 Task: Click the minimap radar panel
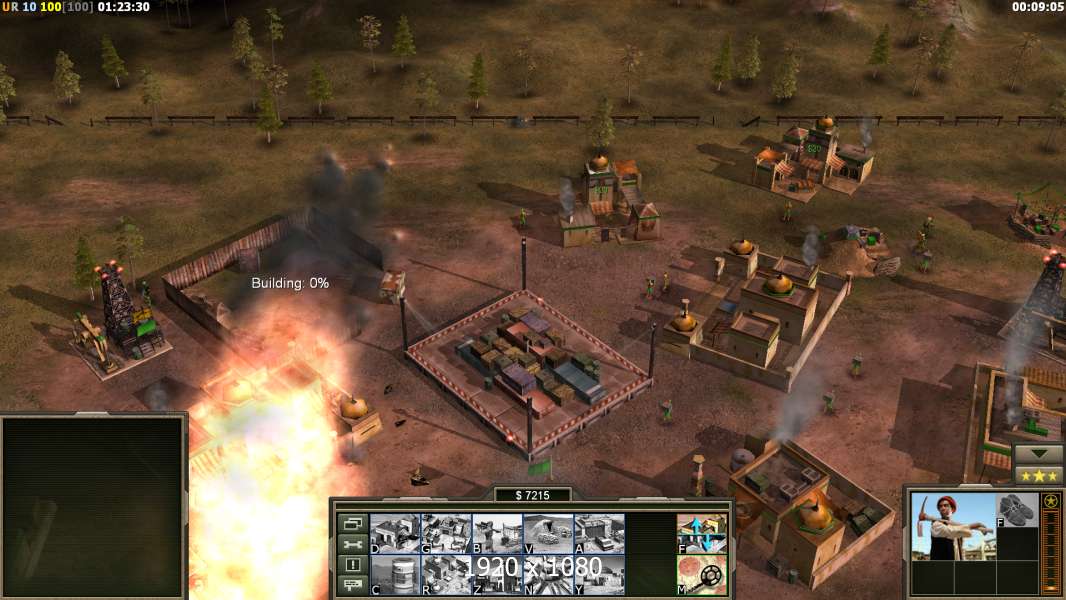pos(93,506)
